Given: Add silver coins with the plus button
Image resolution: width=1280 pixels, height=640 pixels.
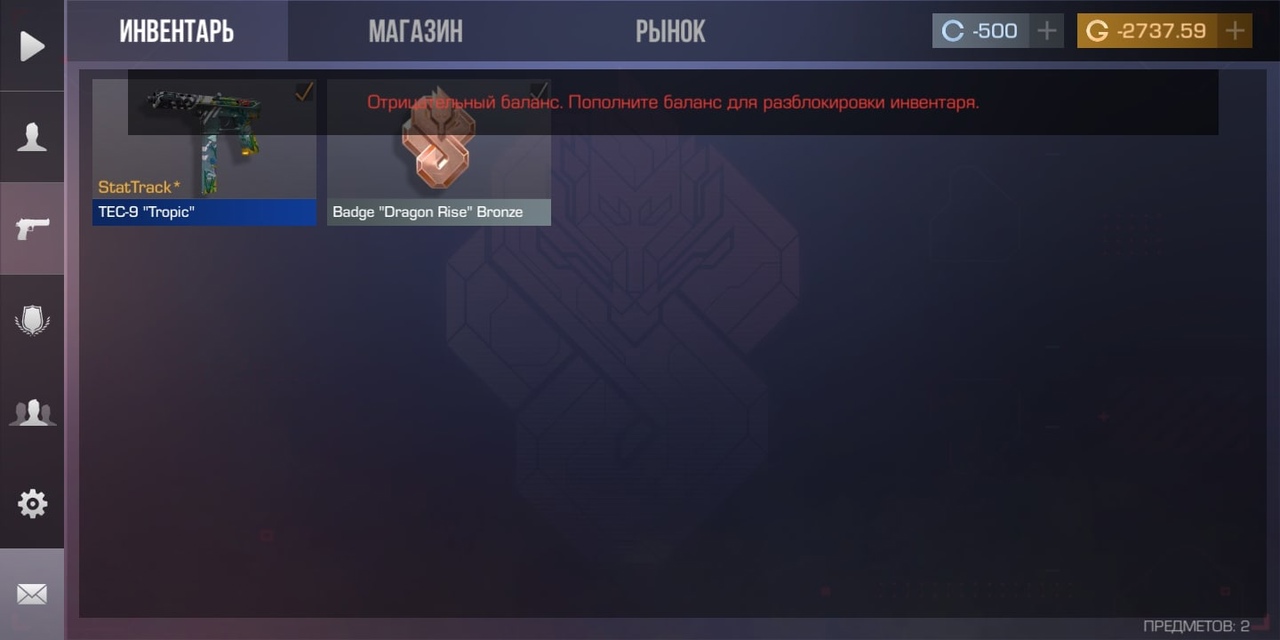Looking at the screenshot, I should 1047,31.
